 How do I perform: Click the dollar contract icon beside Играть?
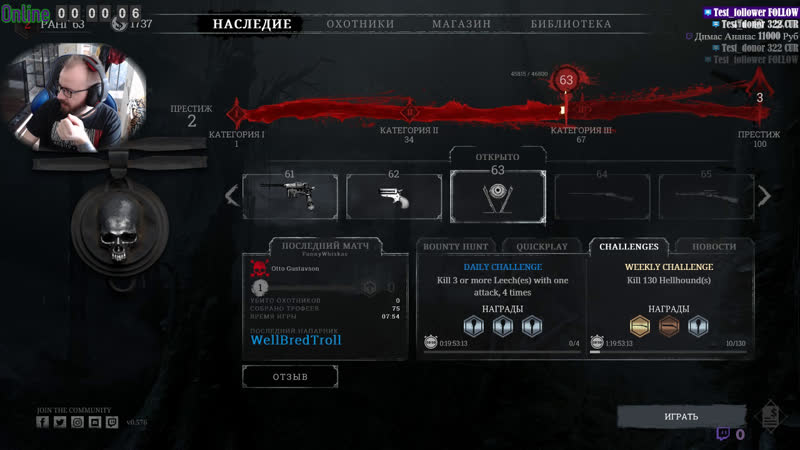point(769,416)
